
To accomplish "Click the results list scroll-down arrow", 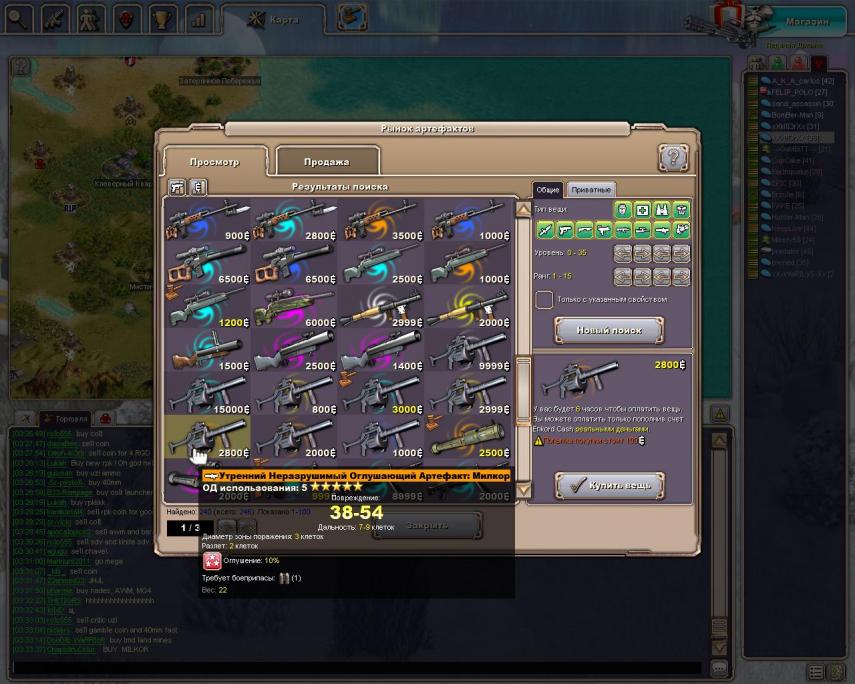I will click(x=523, y=489).
